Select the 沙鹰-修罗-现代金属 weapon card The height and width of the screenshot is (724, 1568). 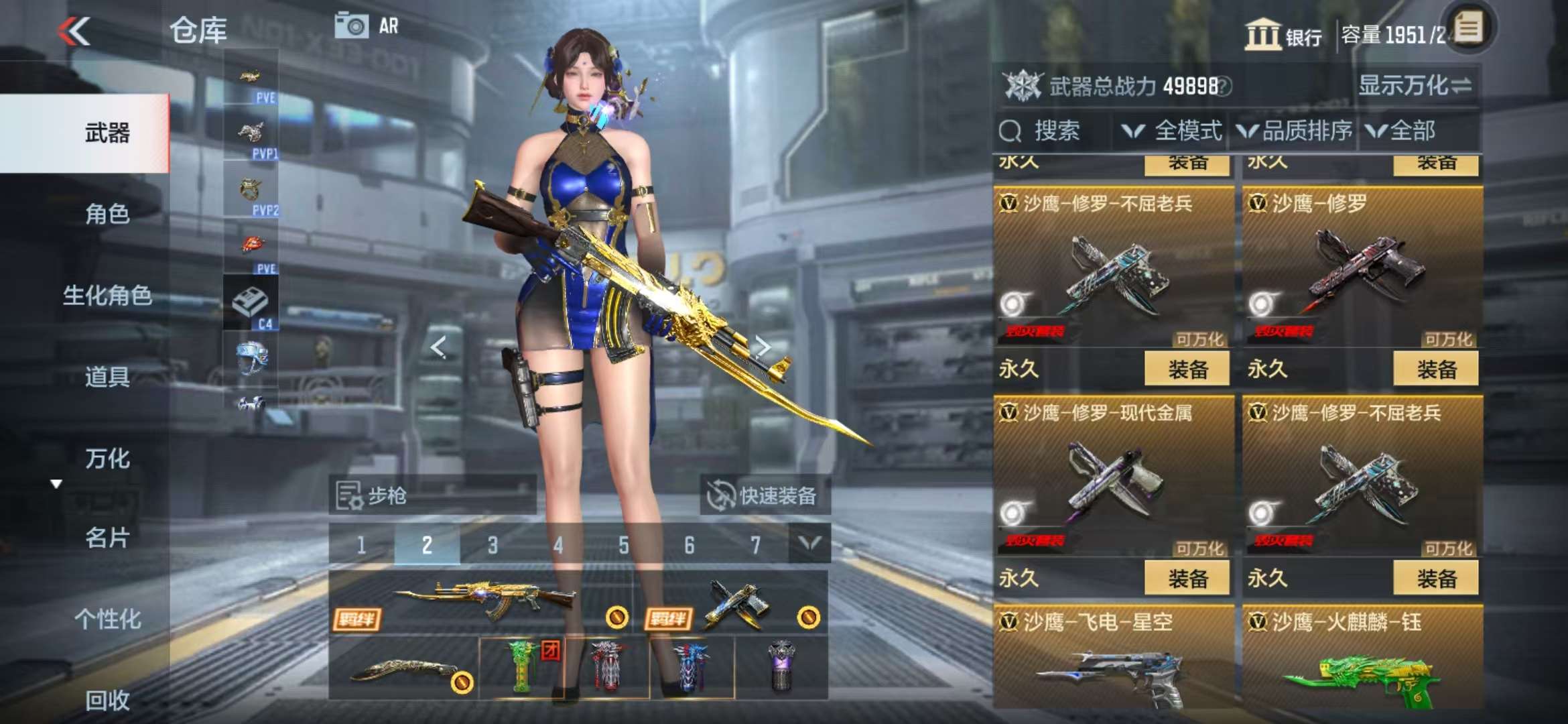click(1113, 477)
